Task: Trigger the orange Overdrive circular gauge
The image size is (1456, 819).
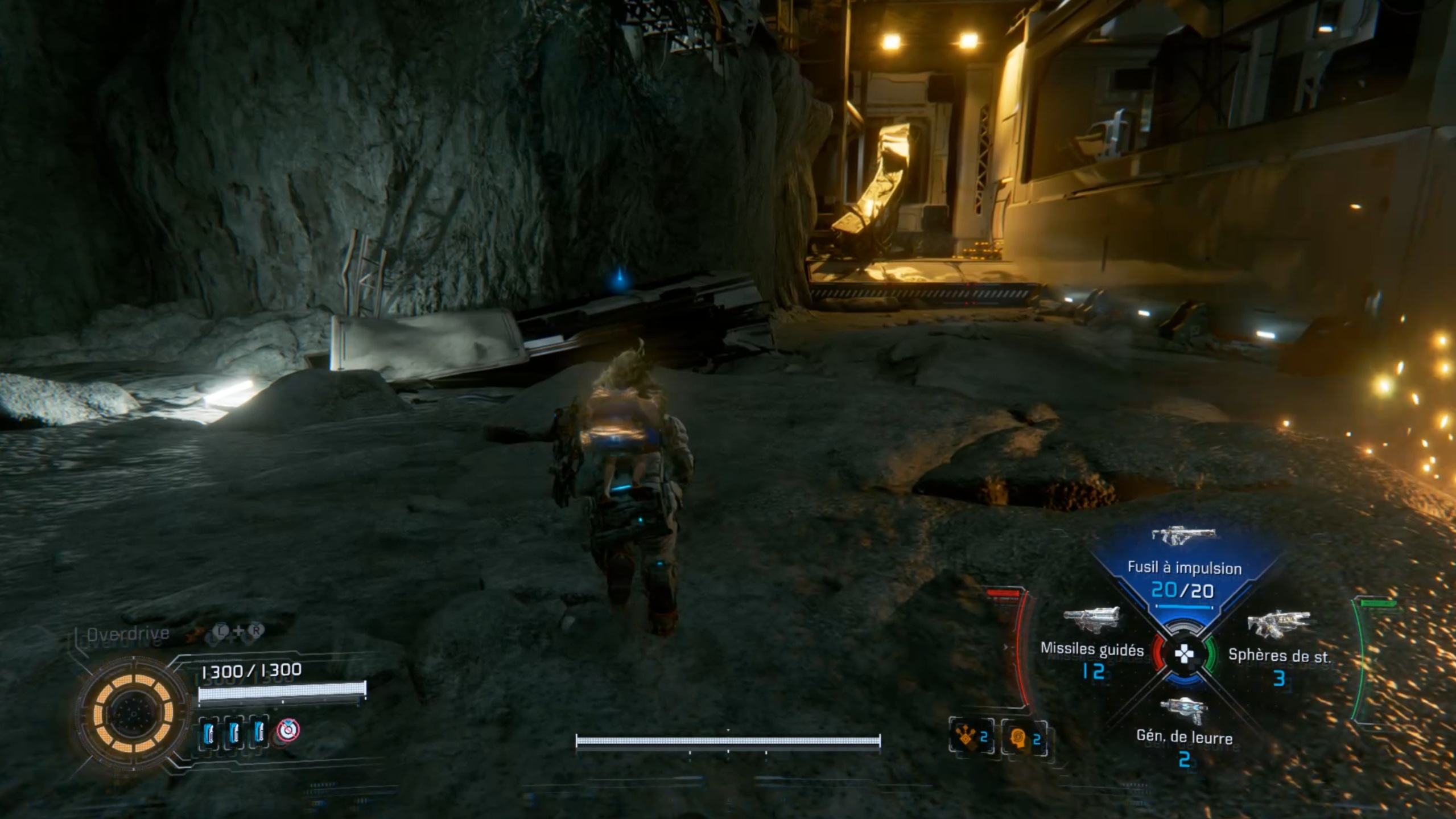Action: pyautogui.click(x=134, y=713)
